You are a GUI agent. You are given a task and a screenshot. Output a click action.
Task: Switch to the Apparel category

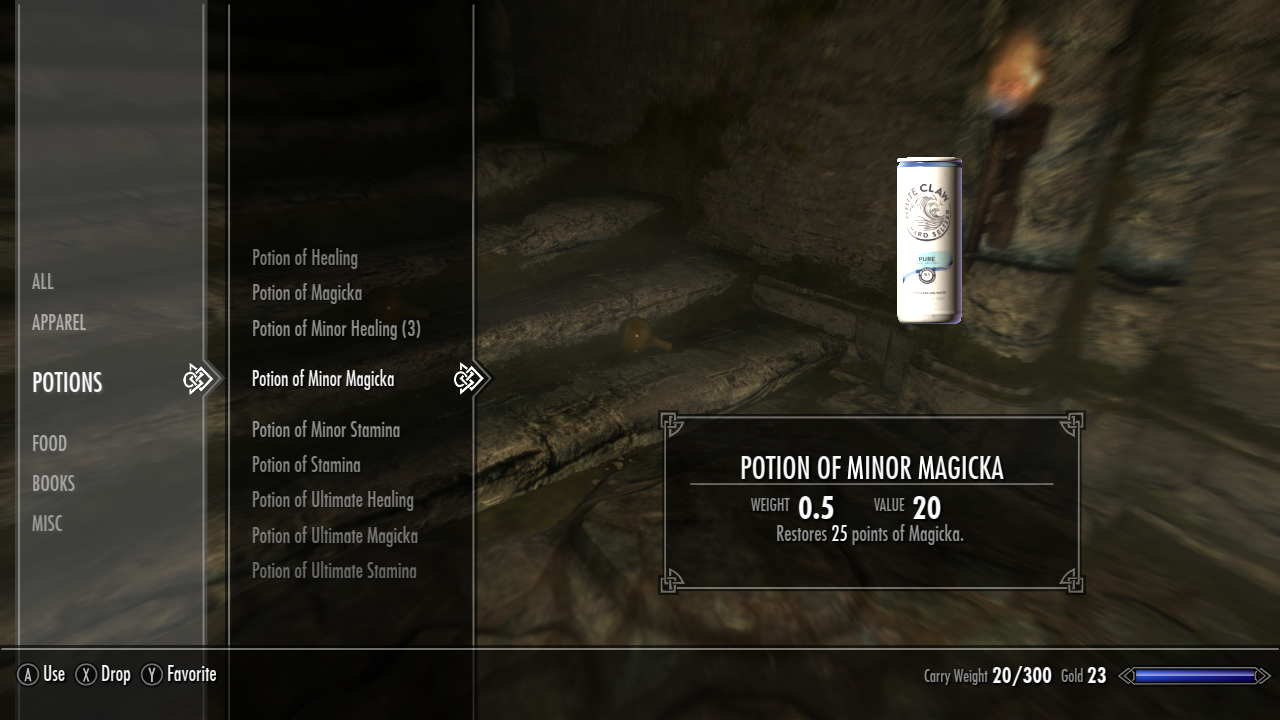coord(59,323)
